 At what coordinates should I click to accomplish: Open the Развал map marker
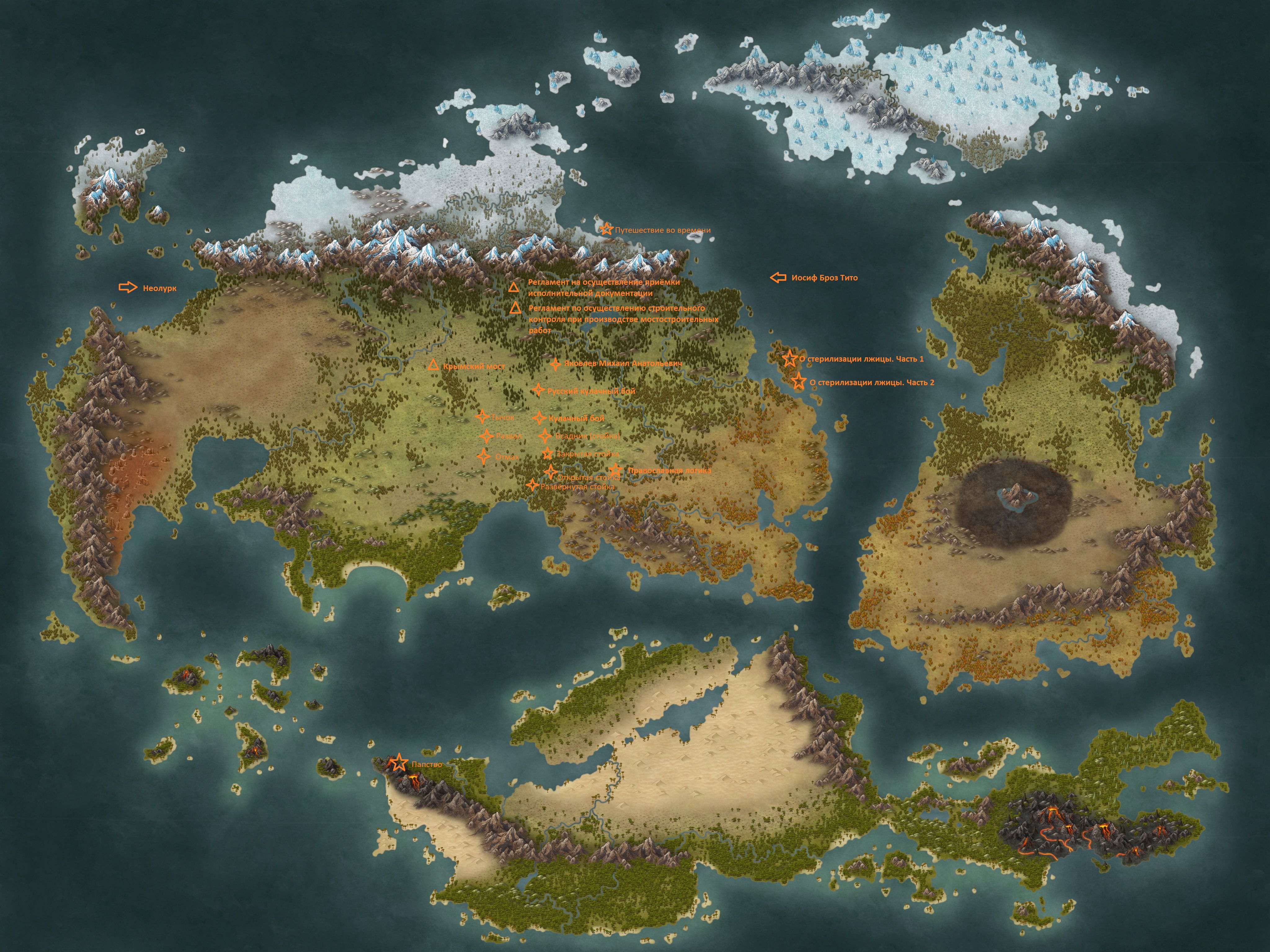point(486,436)
